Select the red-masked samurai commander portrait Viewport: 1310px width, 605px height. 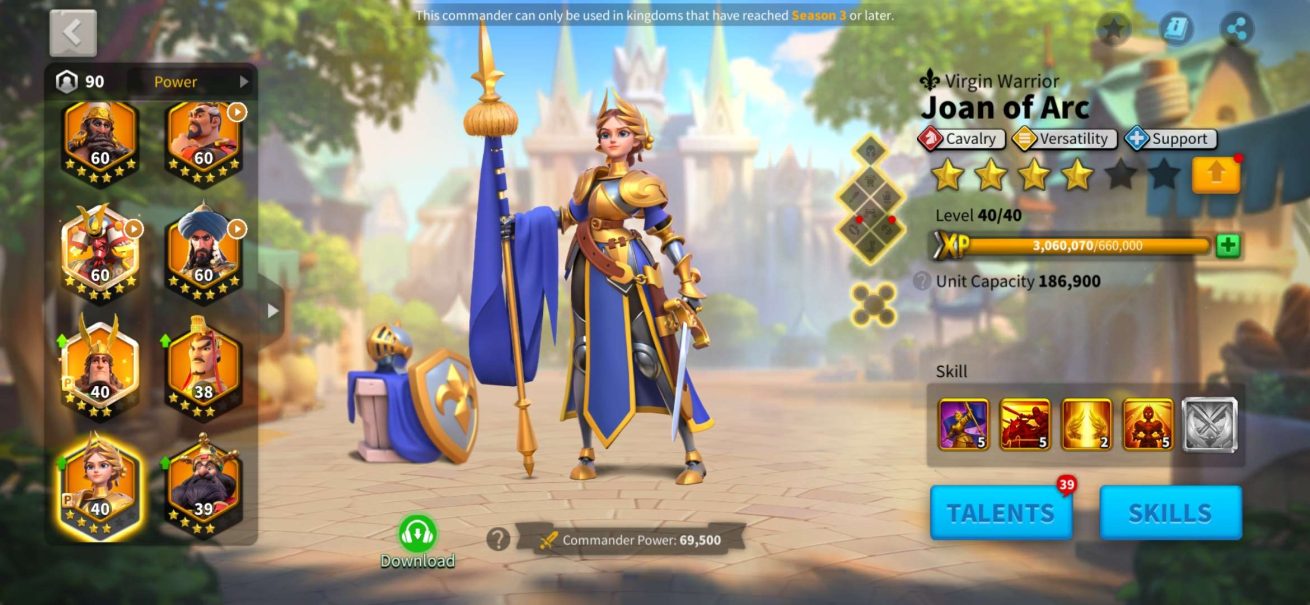pyautogui.click(x=100, y=250)
